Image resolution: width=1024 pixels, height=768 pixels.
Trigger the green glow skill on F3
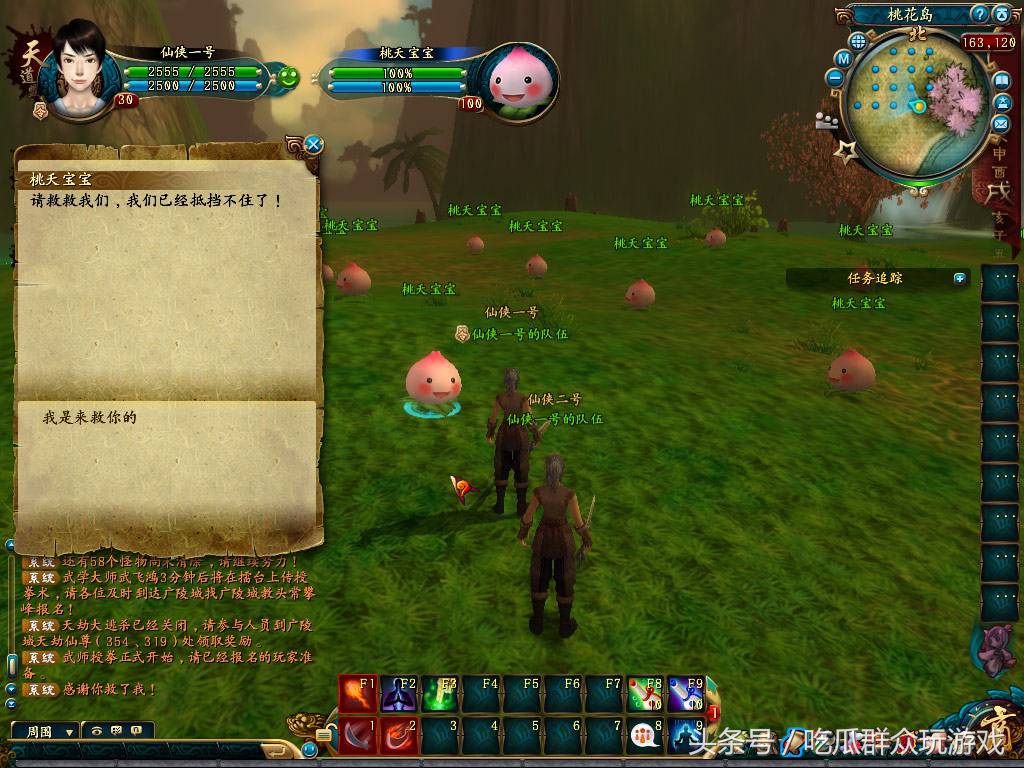coord(440,693)
